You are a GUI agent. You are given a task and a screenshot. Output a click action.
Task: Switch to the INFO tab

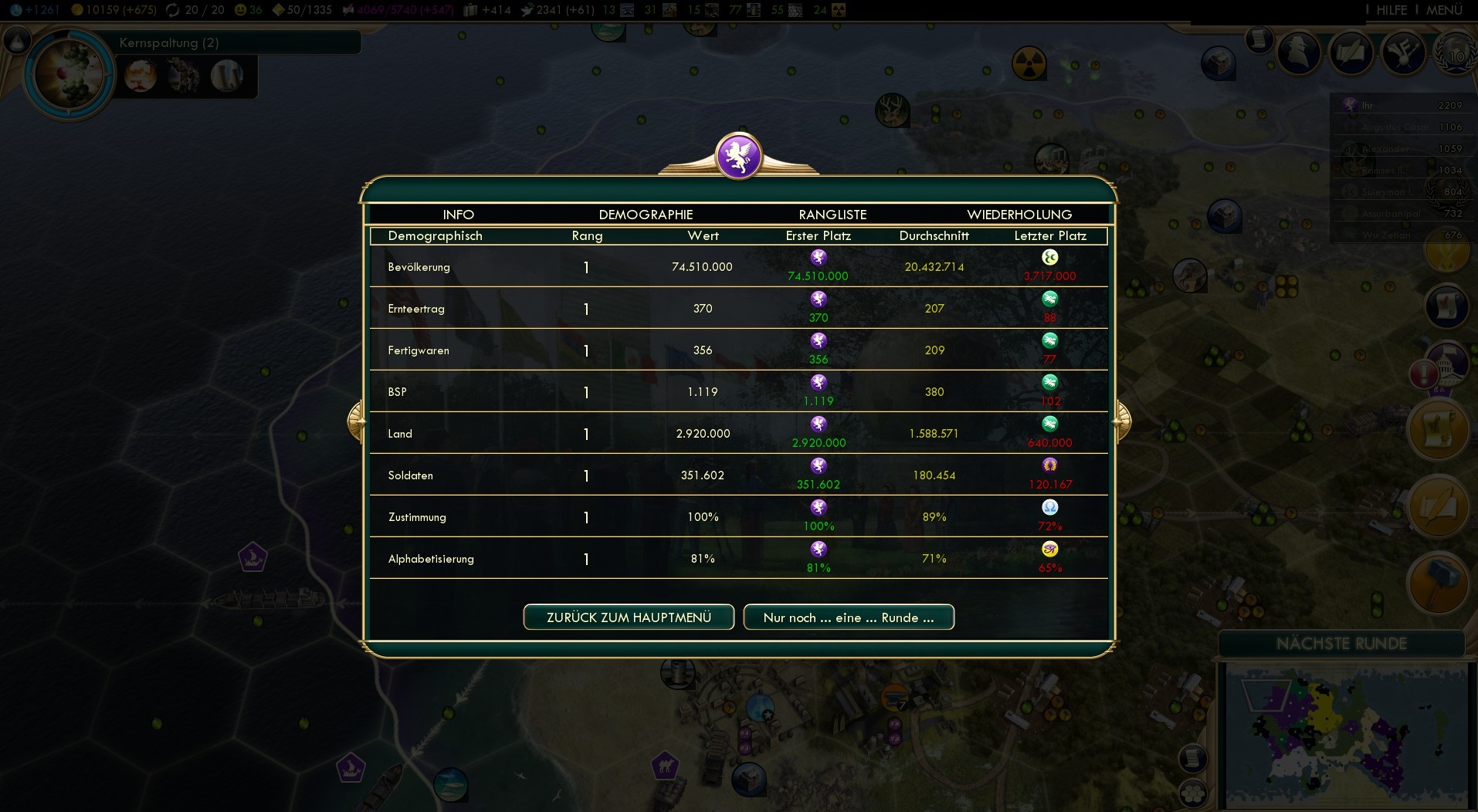[x=458, y=215]
